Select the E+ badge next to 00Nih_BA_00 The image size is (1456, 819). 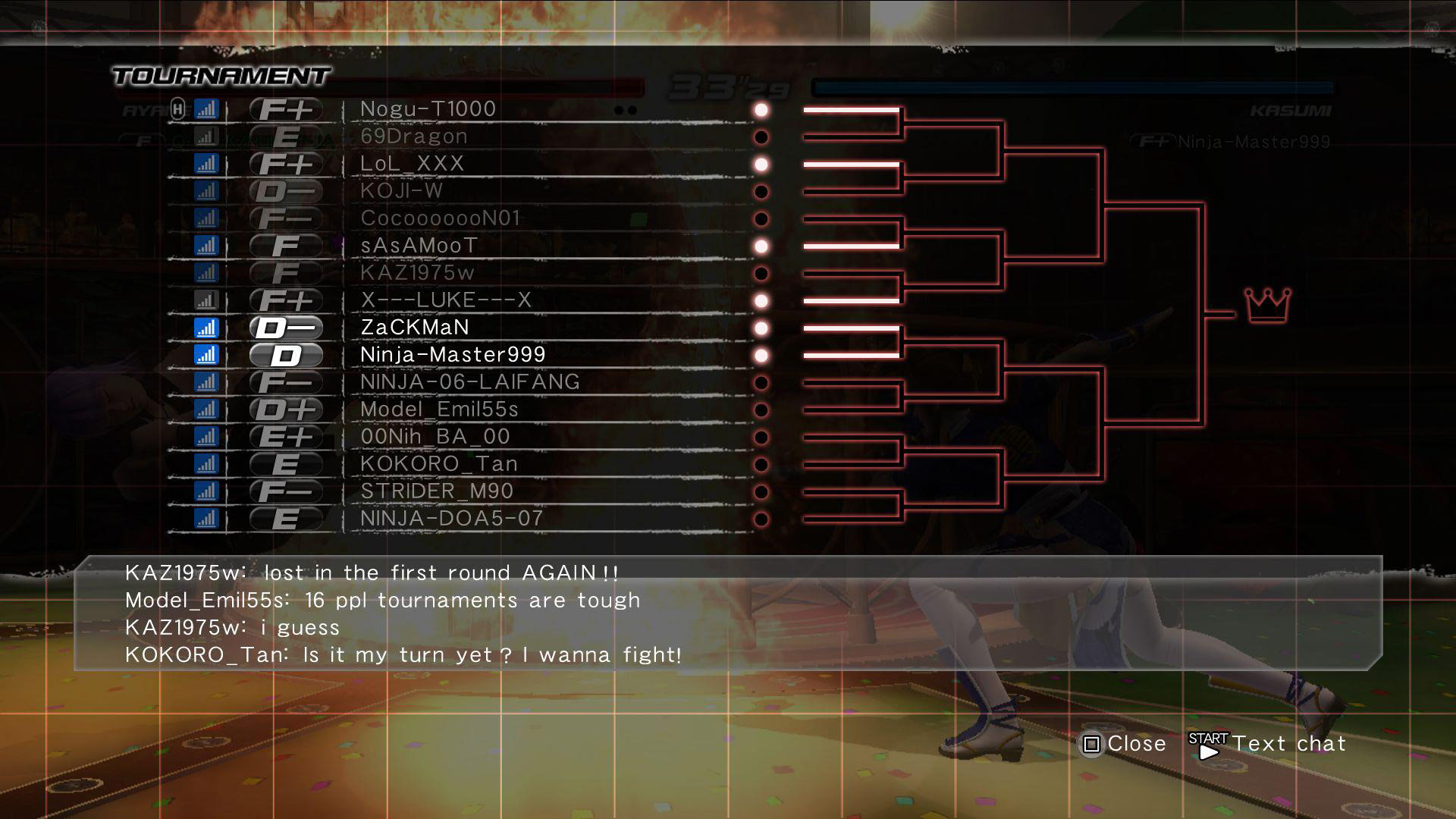pyautogui.click(x=284, y=436)
